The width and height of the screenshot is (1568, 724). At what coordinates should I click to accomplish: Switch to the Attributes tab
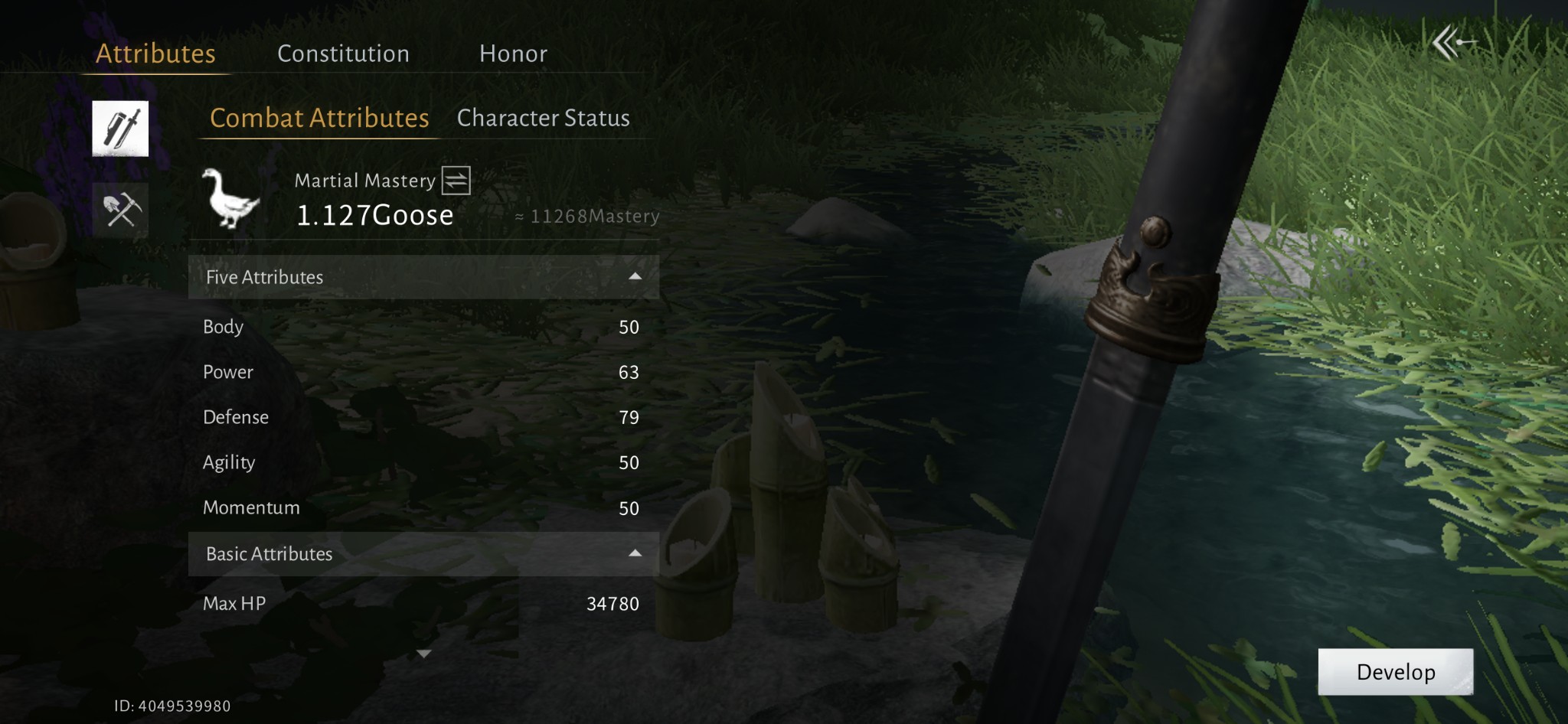click(155, 54)
